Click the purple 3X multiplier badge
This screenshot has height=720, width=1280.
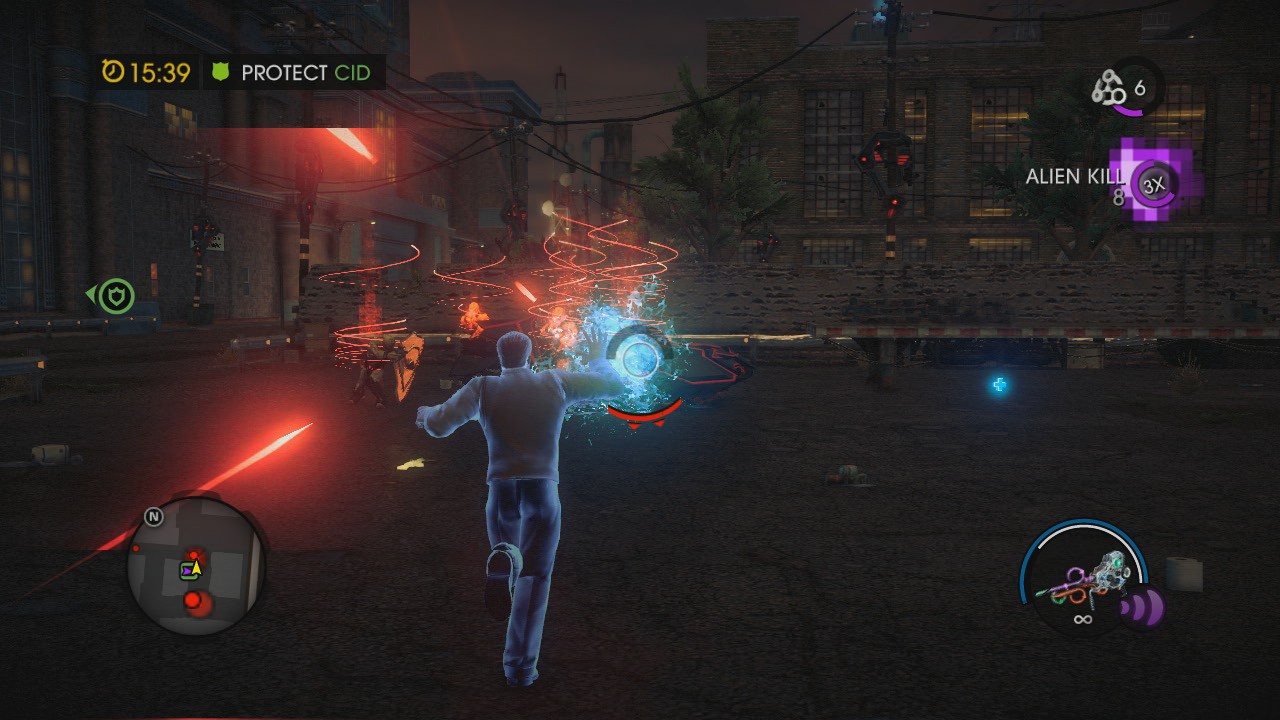click(1155, 185)
